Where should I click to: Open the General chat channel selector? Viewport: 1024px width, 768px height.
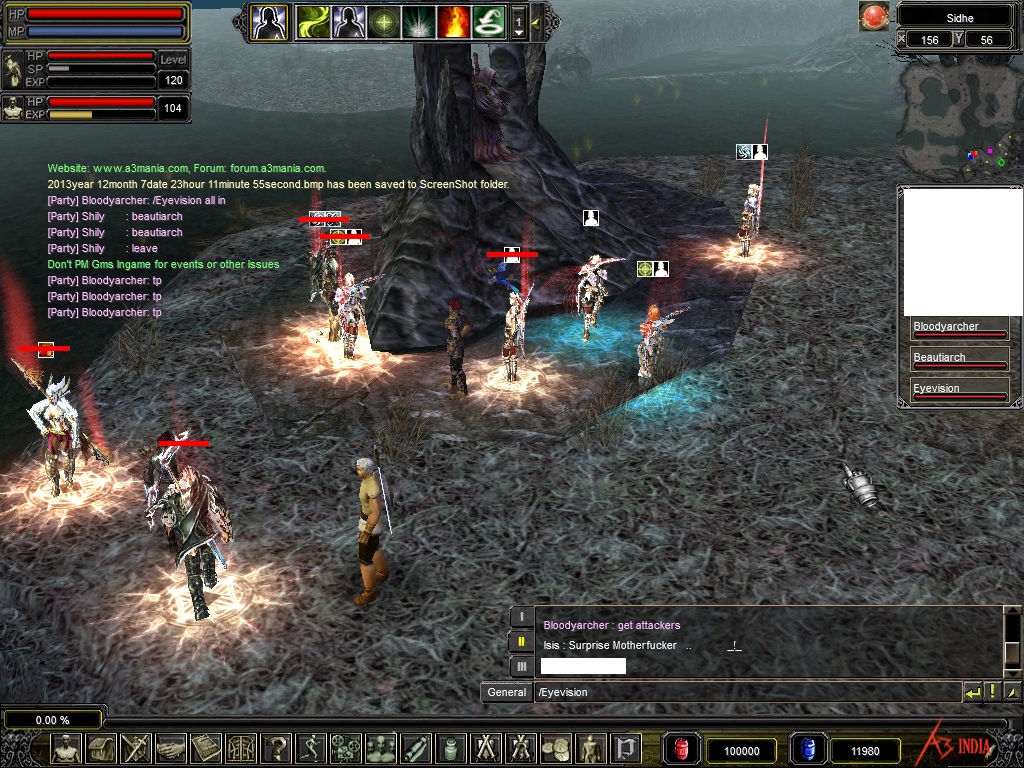click(x=507, y=692)
